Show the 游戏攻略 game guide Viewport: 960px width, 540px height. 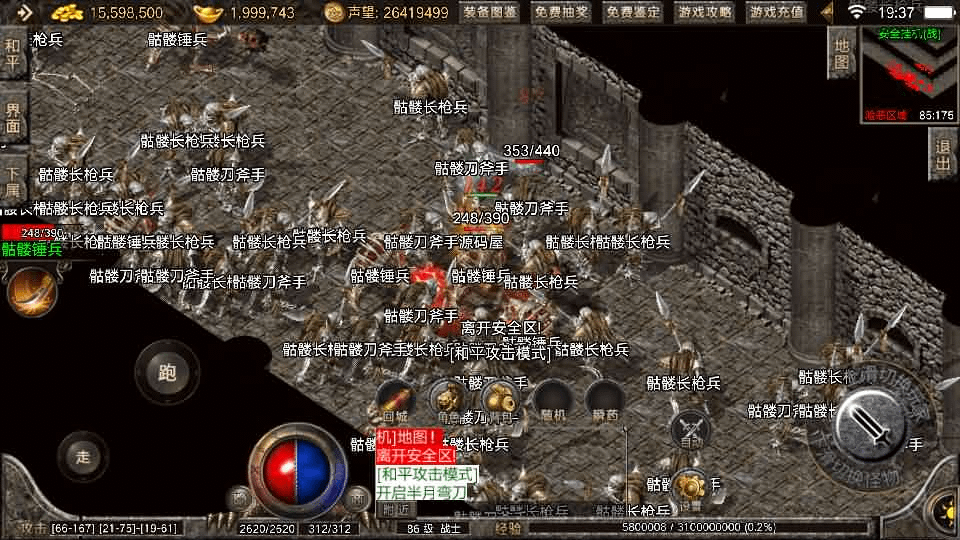tap(705, 12)
